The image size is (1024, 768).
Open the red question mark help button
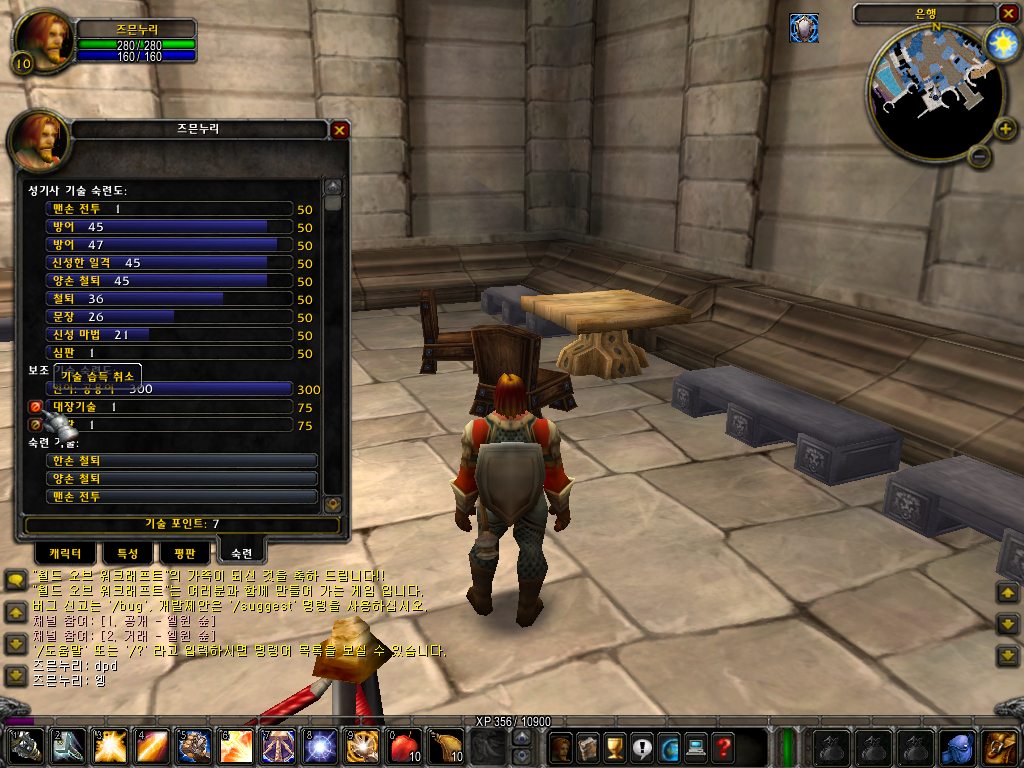pyautogui.click(x=722, y=746)
